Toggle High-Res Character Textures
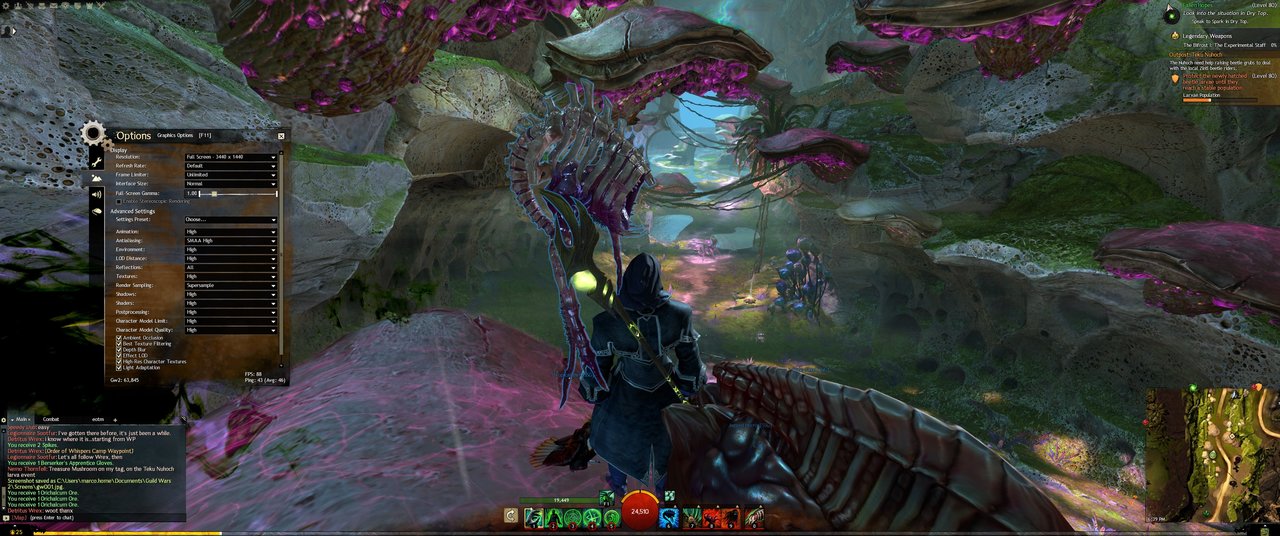 point(120,361)
